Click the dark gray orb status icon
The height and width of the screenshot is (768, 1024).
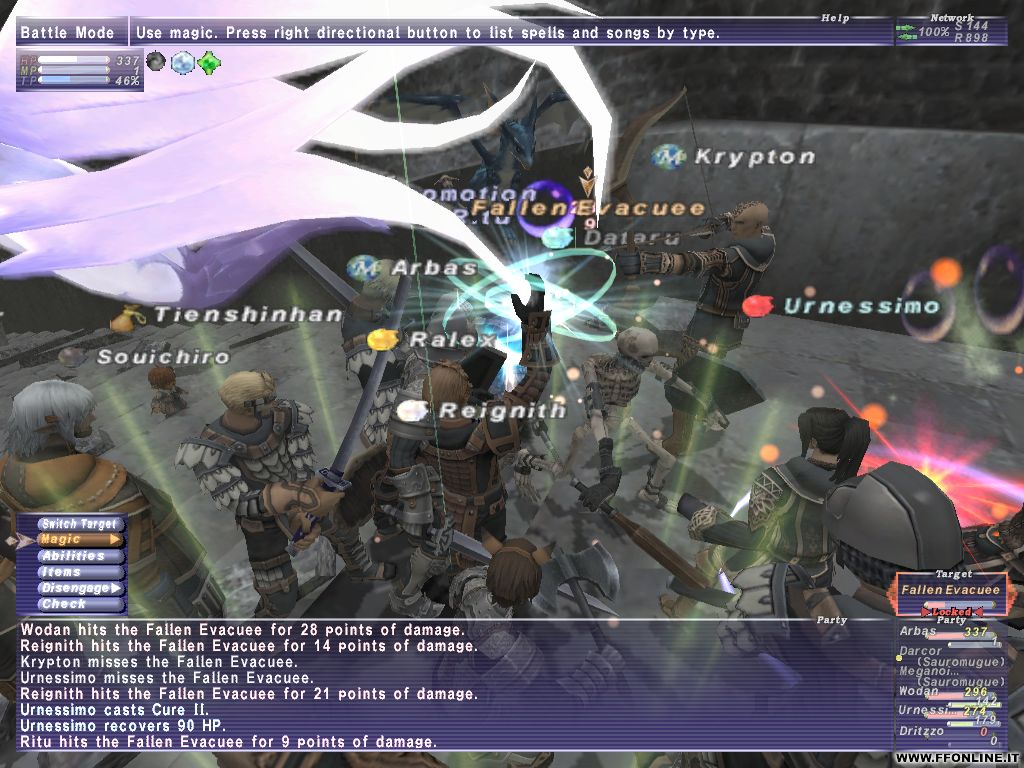pos(156,62)
